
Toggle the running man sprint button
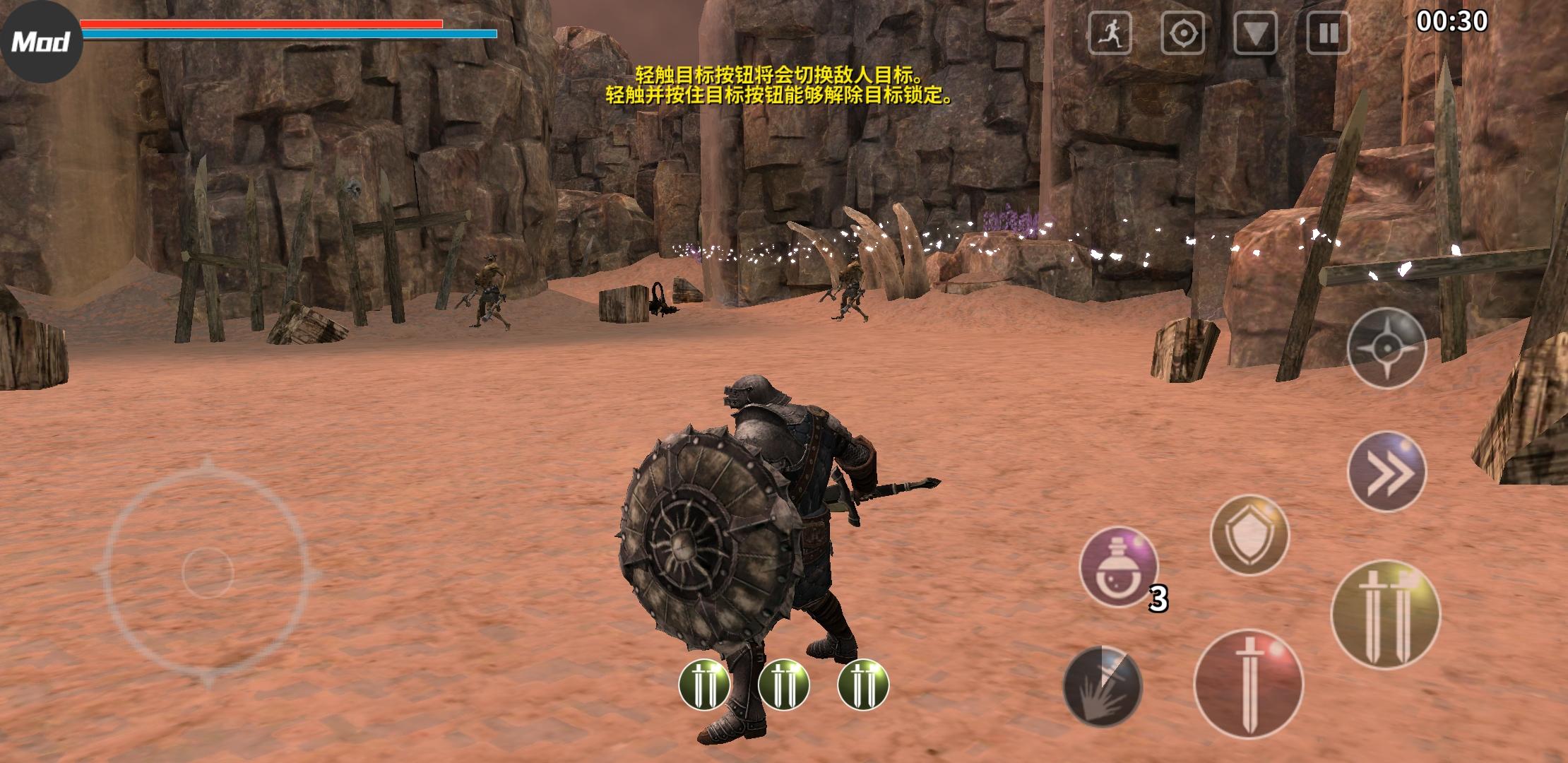[1110, 33]
